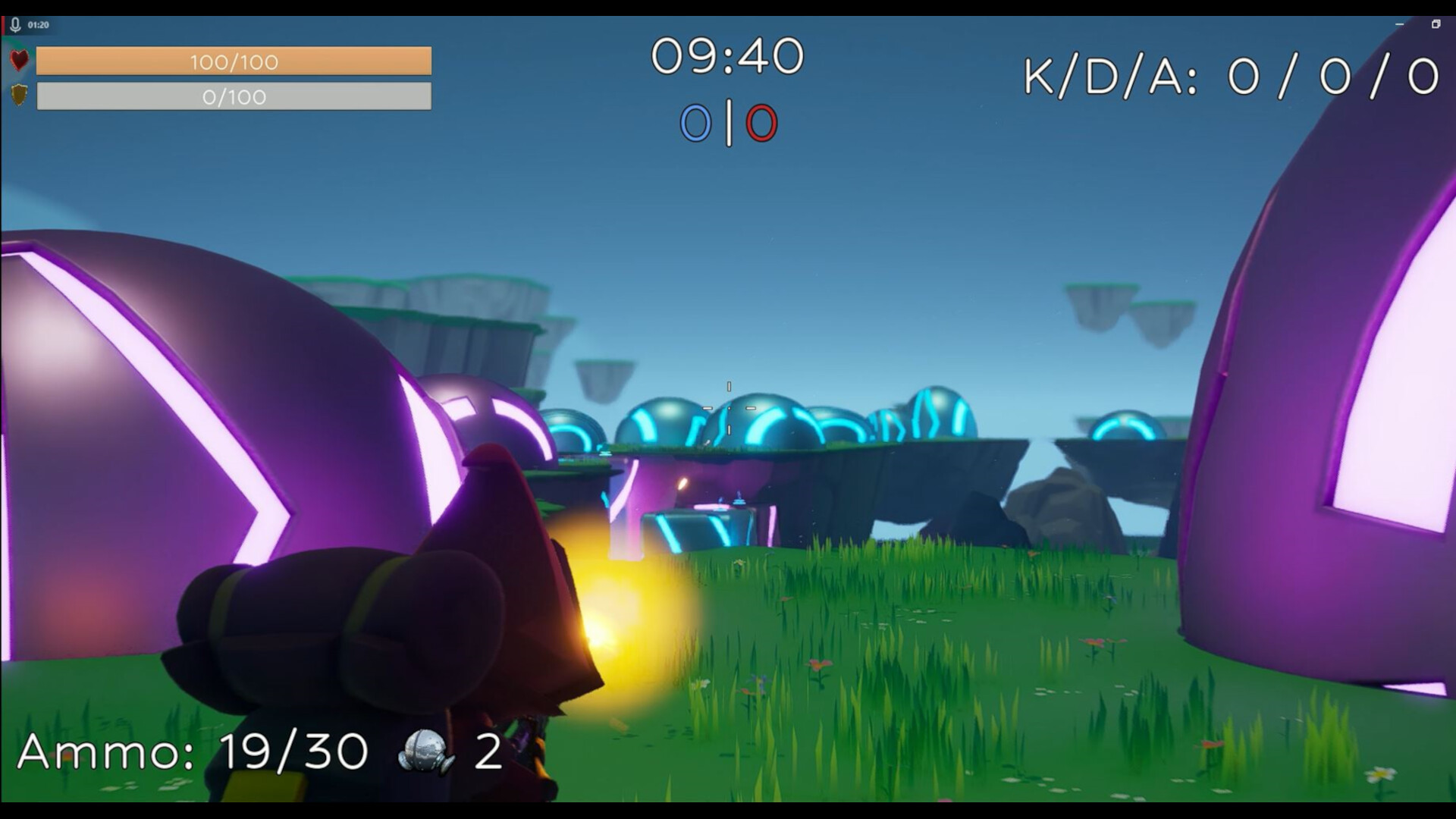The image size is (1456, 819).
Task: Click the heart health icon
Action: point(18,61)
